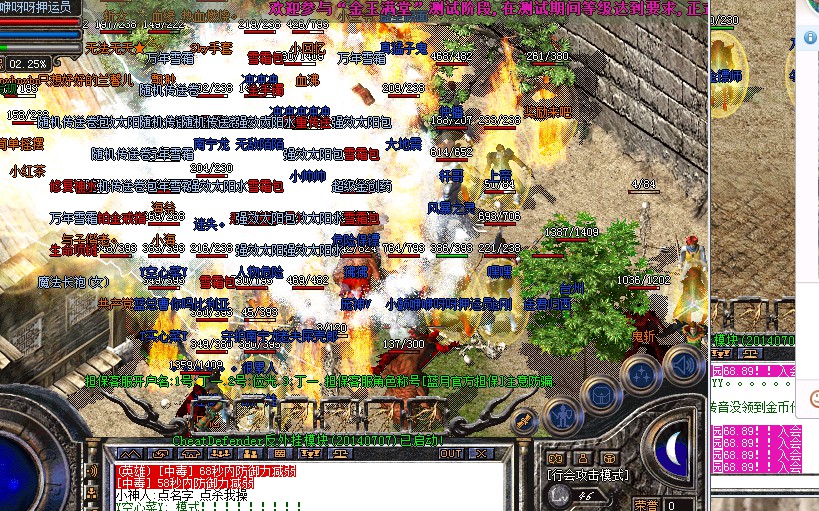Viewport: 819px width, 511px height.
Task: Click the moon day-night orb
Action: [678, 451]
